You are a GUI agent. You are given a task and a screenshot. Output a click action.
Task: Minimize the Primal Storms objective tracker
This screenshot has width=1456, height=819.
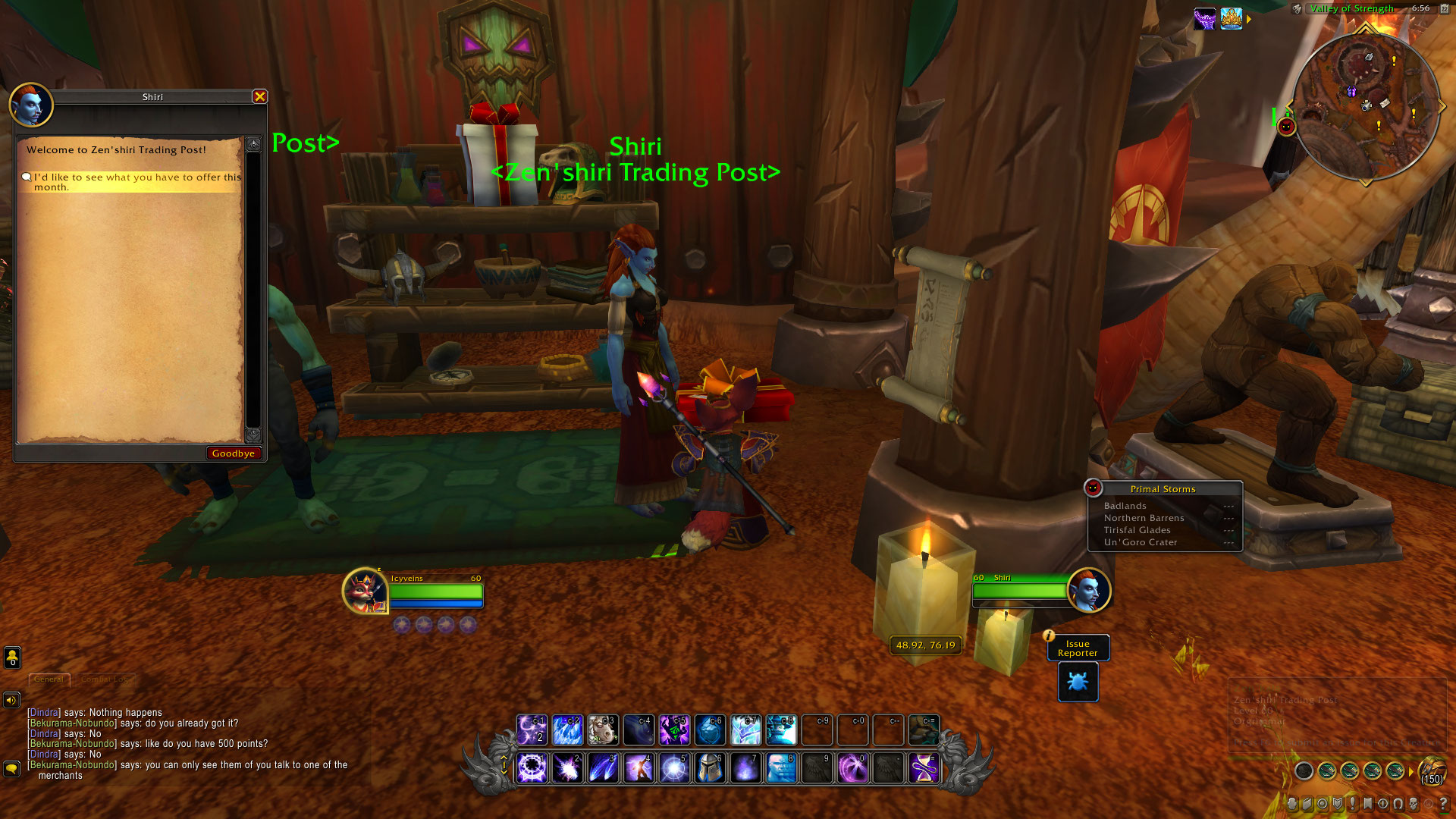coord(1094,488)
